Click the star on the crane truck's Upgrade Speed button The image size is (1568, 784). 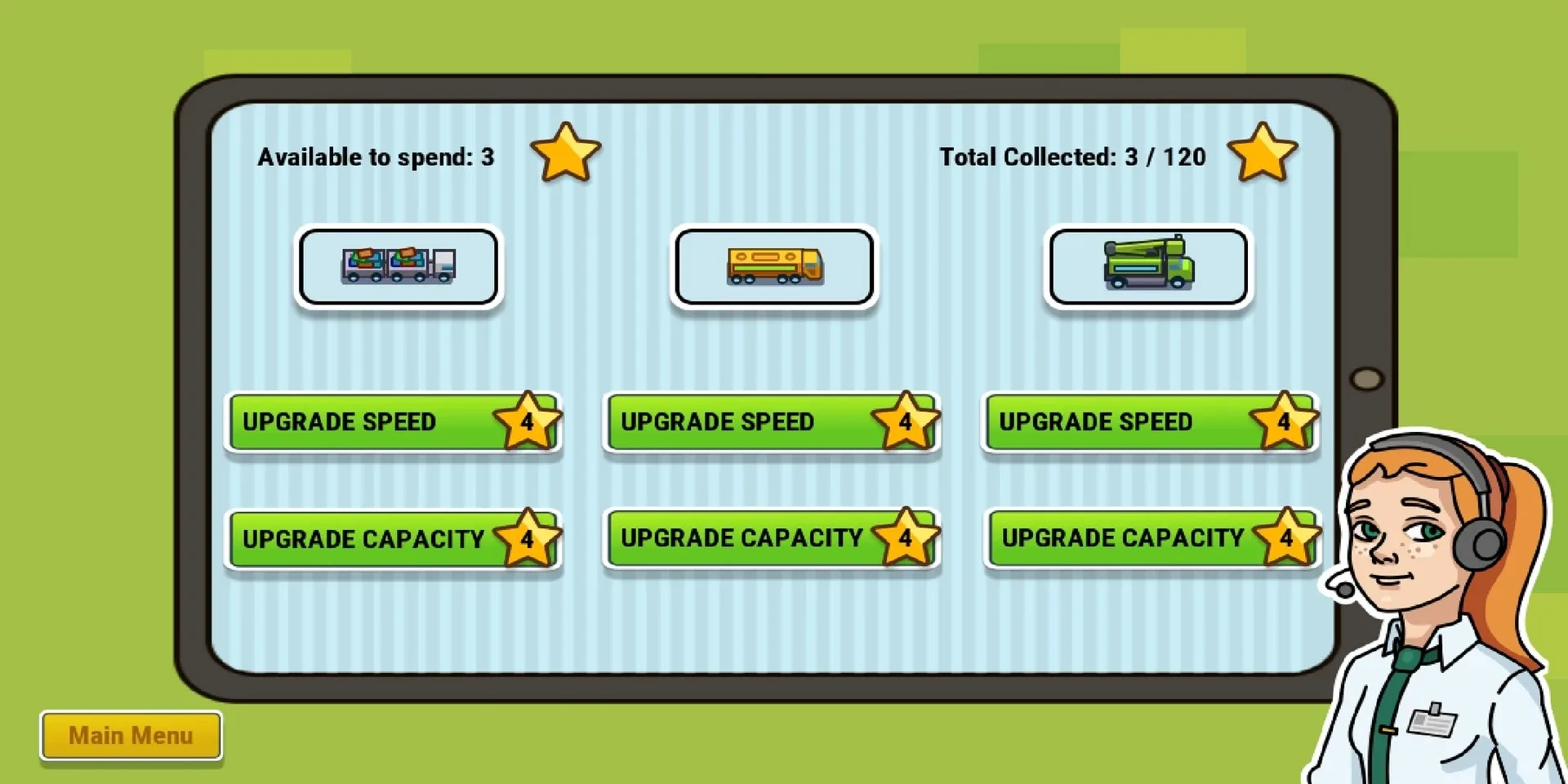[1283, 421]
